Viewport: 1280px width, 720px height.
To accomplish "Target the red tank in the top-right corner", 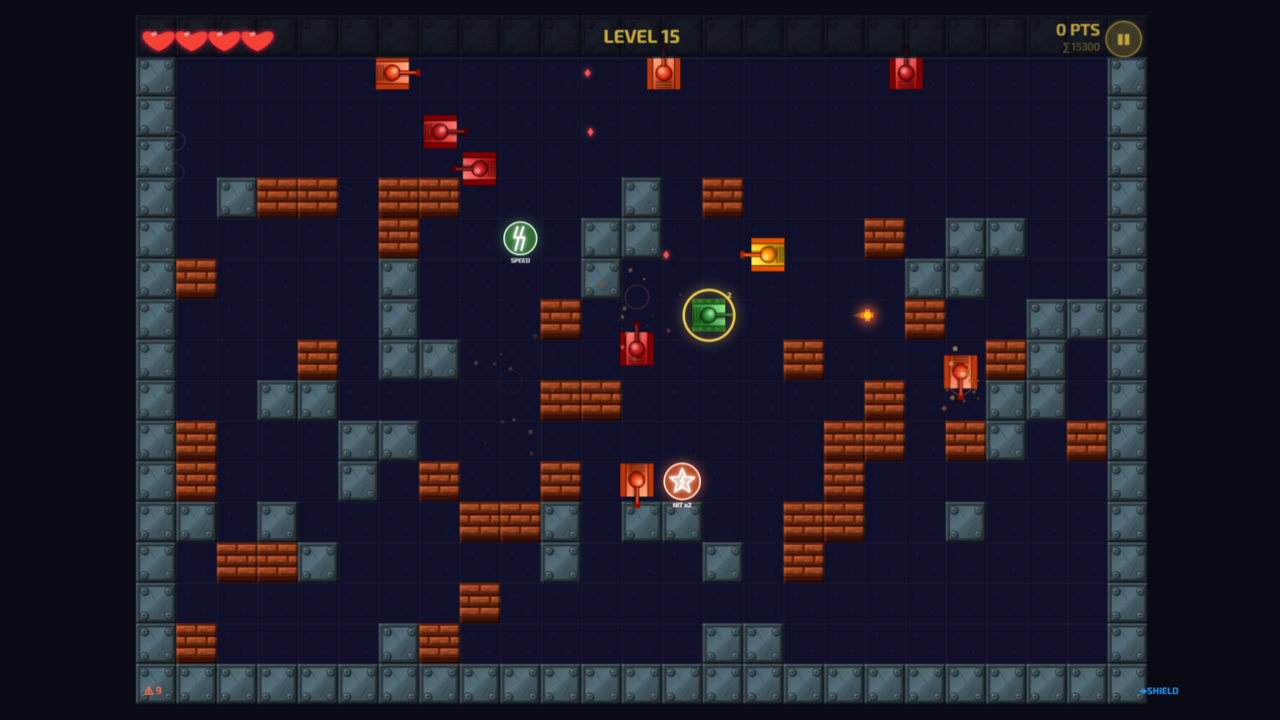I will click(906, 71).
